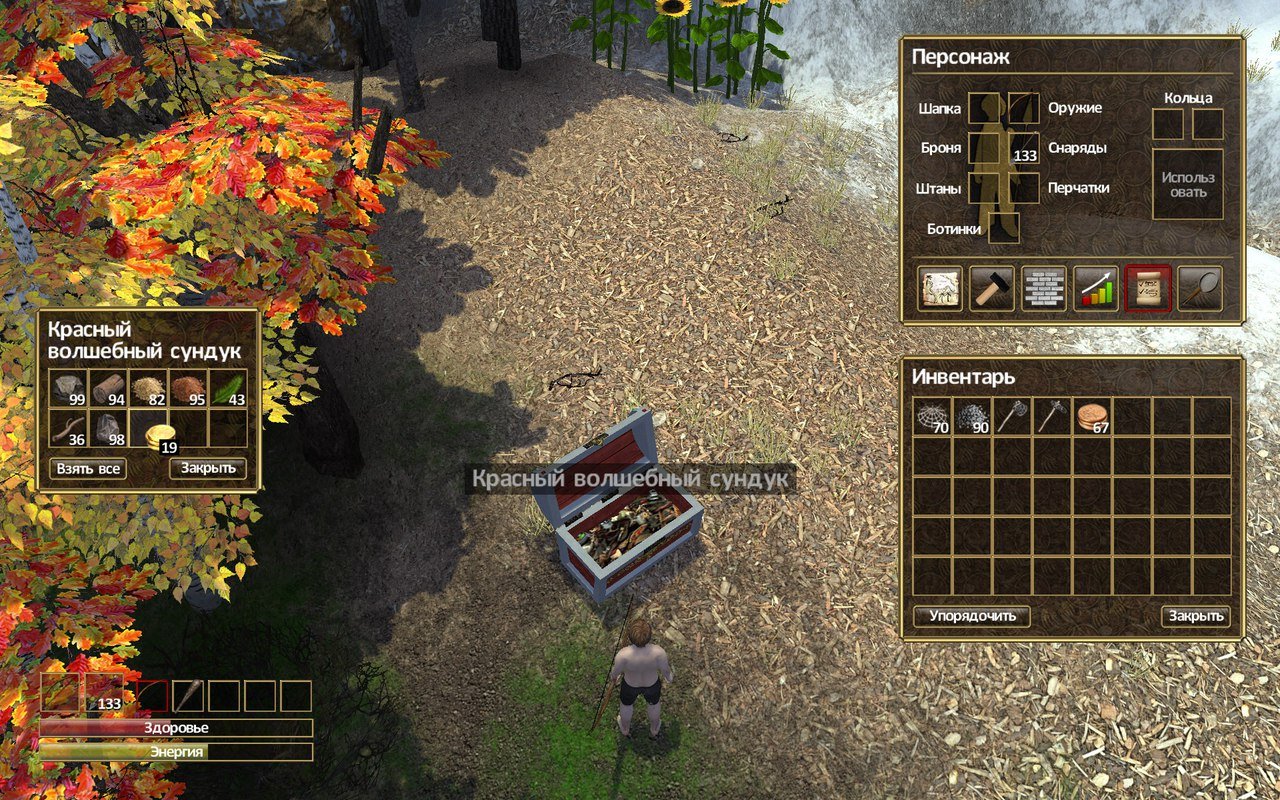
Task: Select the green leaf stack of 43
Action: pyautogui.click(x=228, y=388)
